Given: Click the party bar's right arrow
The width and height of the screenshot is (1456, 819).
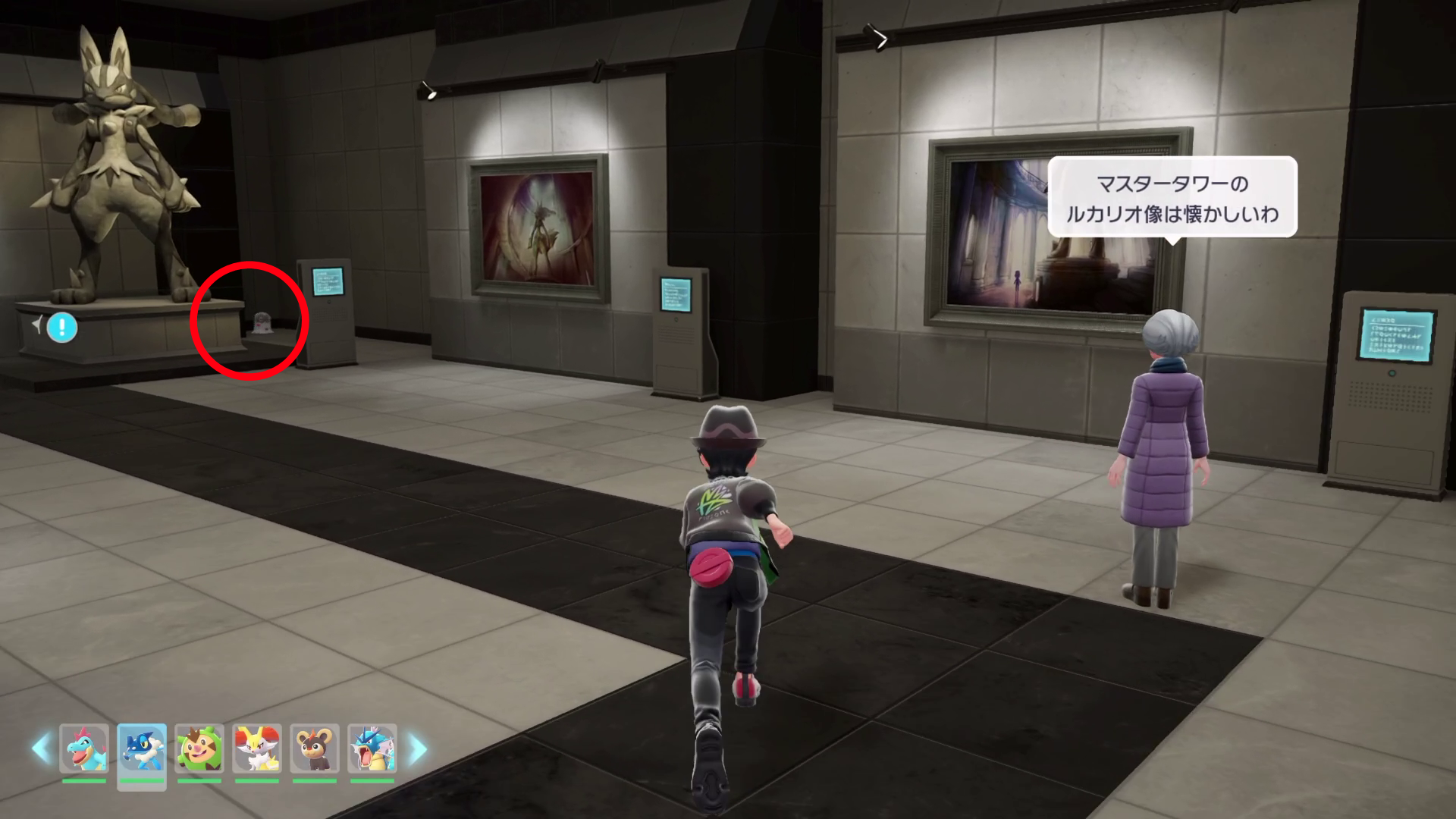Looking at the screenshot, I should click(x=418, y=748).
